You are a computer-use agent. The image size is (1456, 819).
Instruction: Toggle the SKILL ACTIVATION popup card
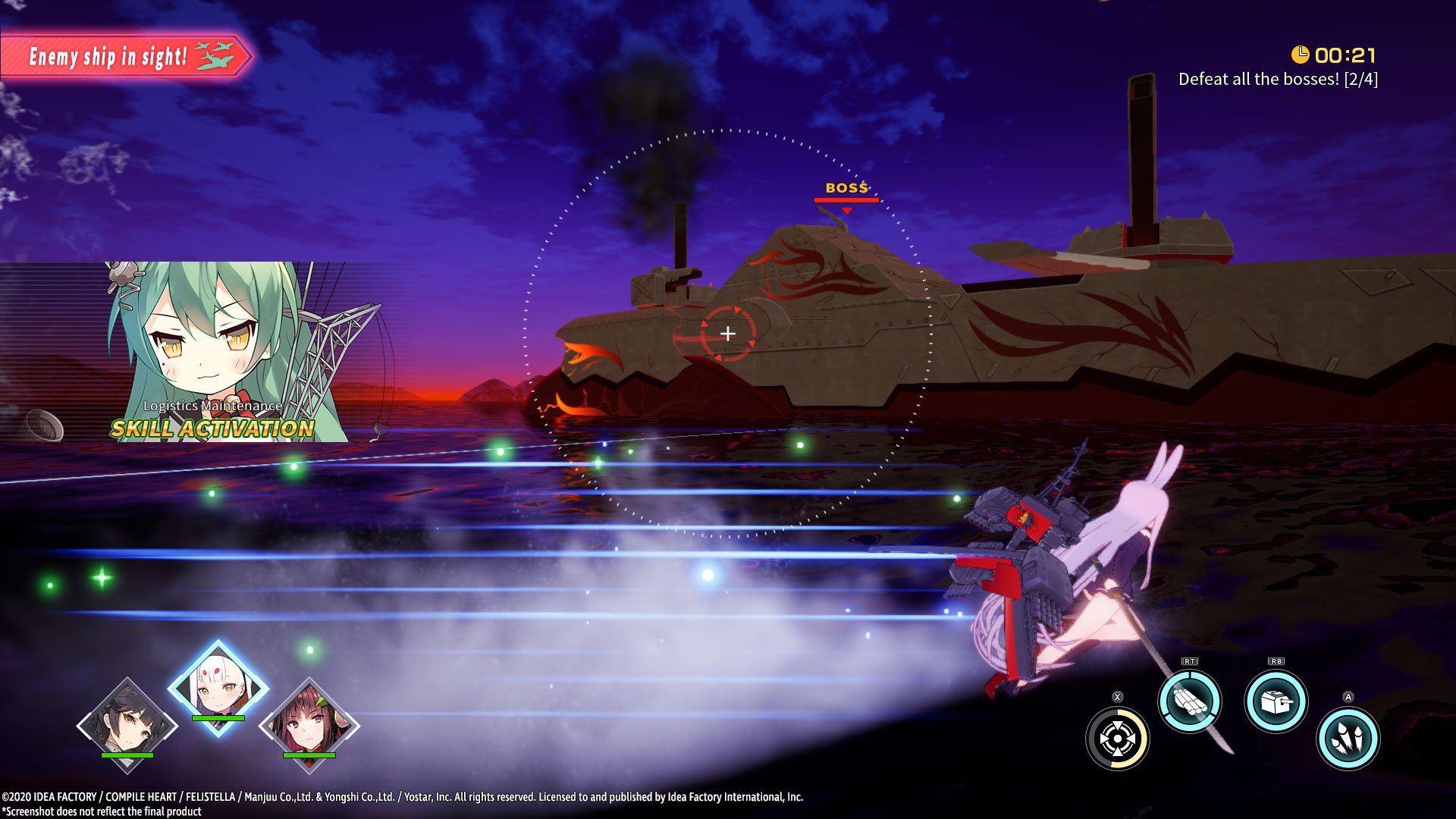point(212,428)
